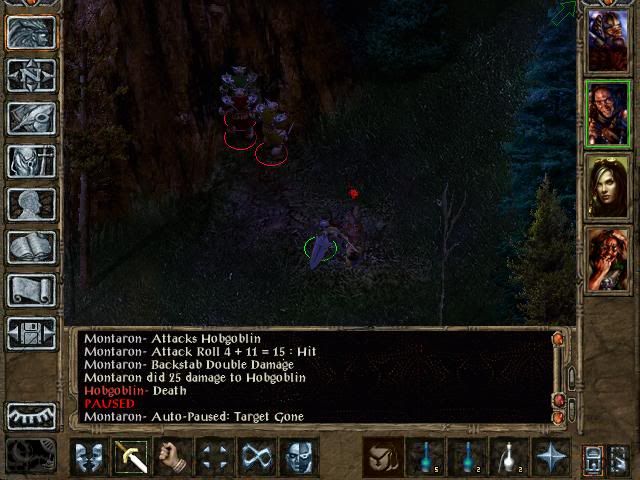Select Montaron's green-bordered portrait
Screen dimensions: 640x480
(x=608, y=113)
